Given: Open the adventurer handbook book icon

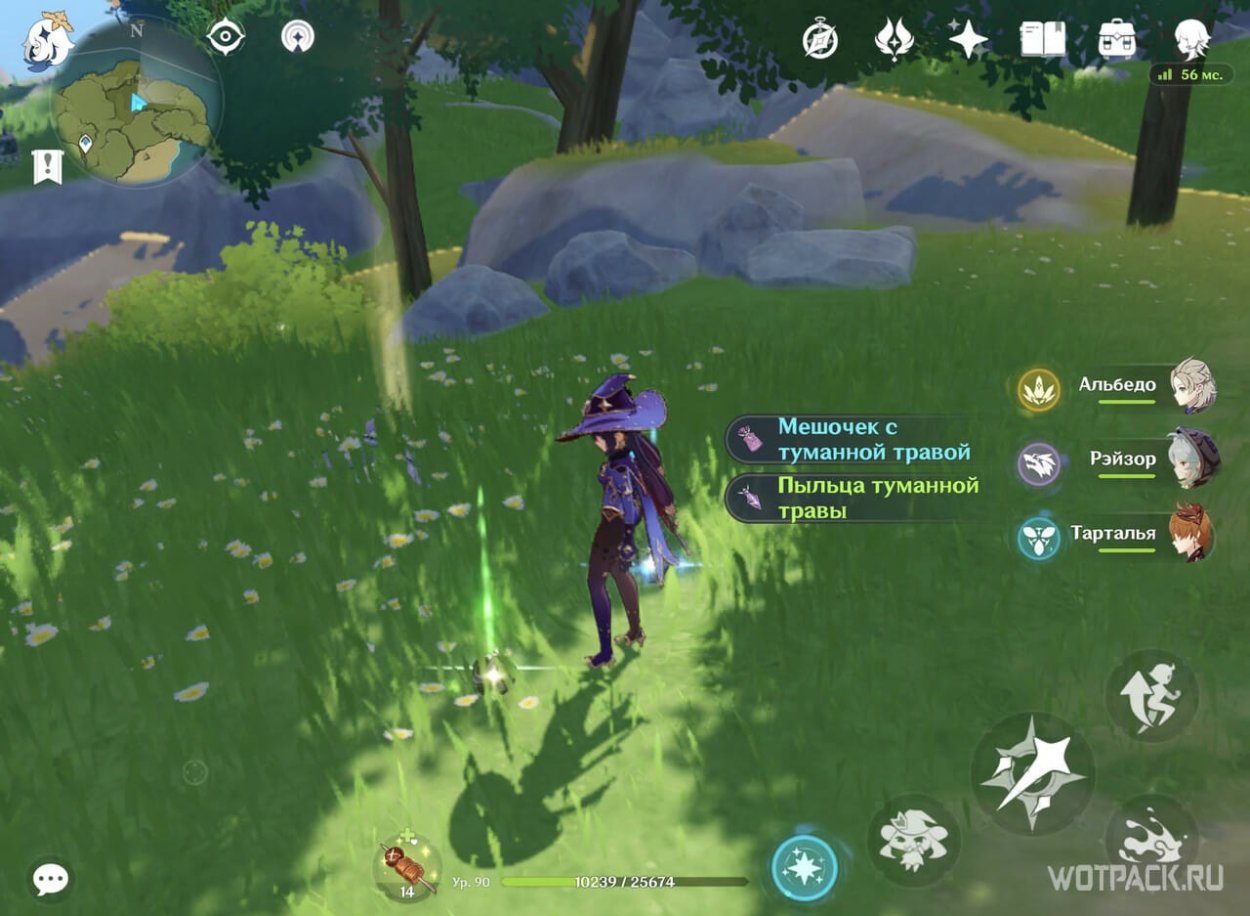Looking at the screenshot, I should [x=1042, y=40].
